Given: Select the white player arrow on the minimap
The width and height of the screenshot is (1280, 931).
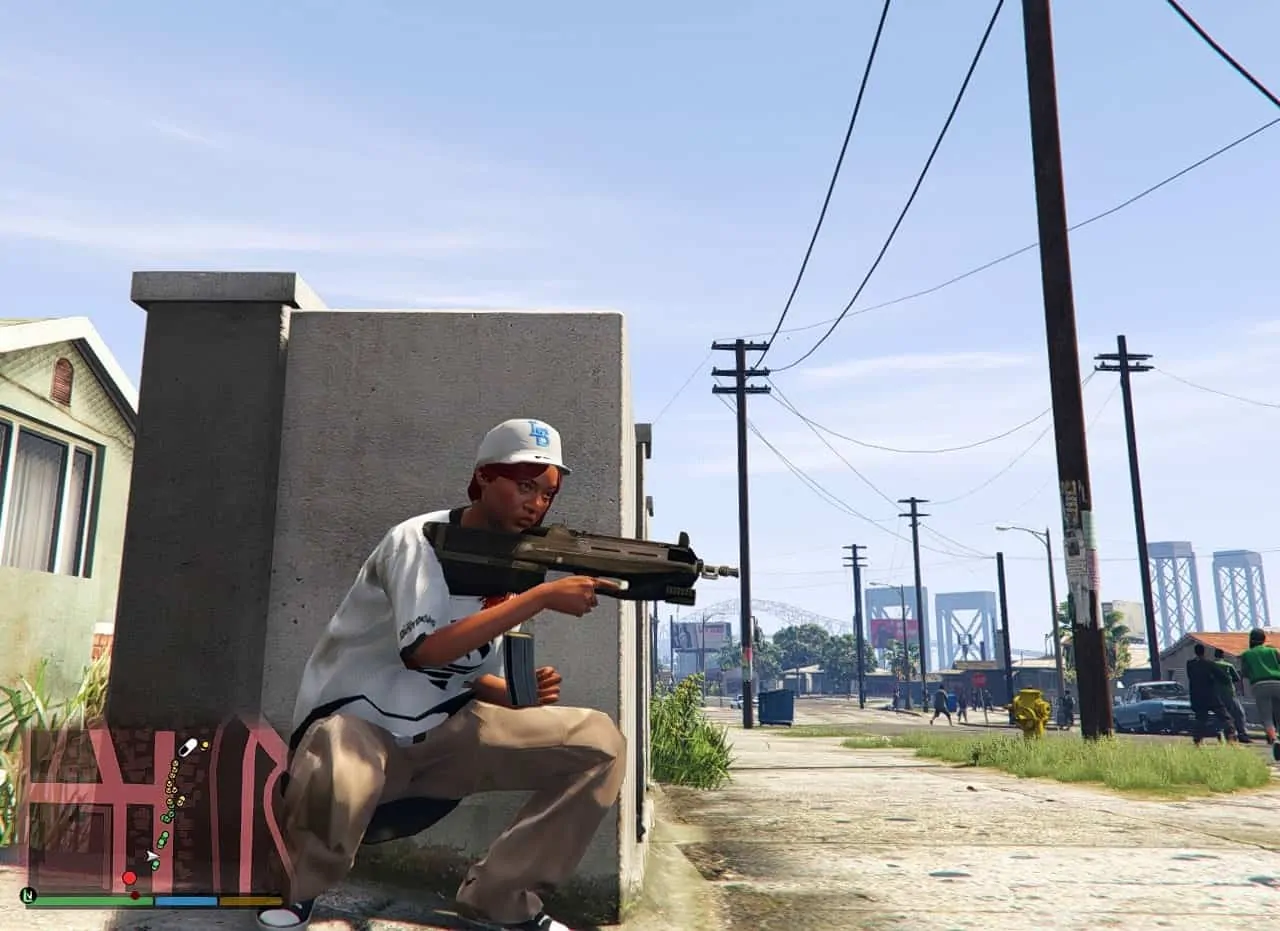Looking at the screenshot, I should [152, 856].
